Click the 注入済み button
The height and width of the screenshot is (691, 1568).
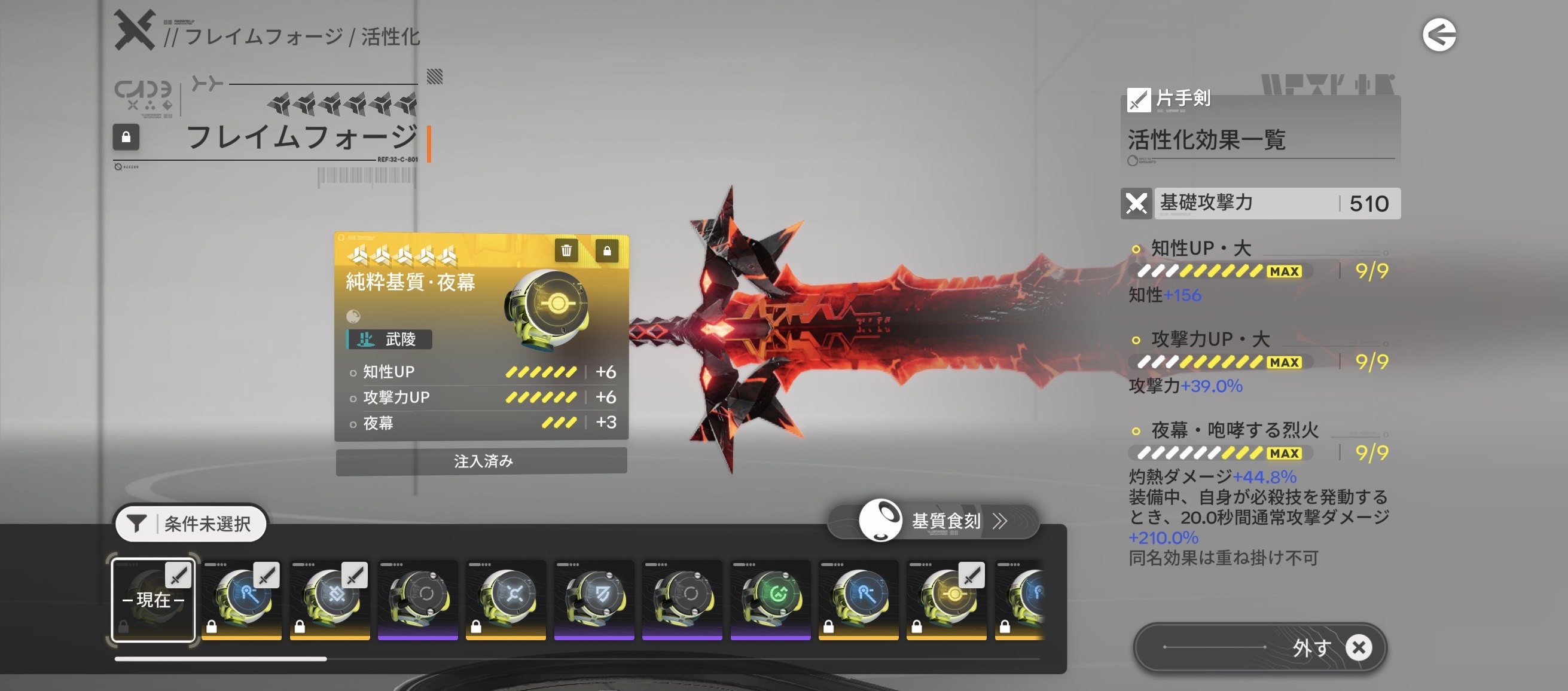[481, 461]
